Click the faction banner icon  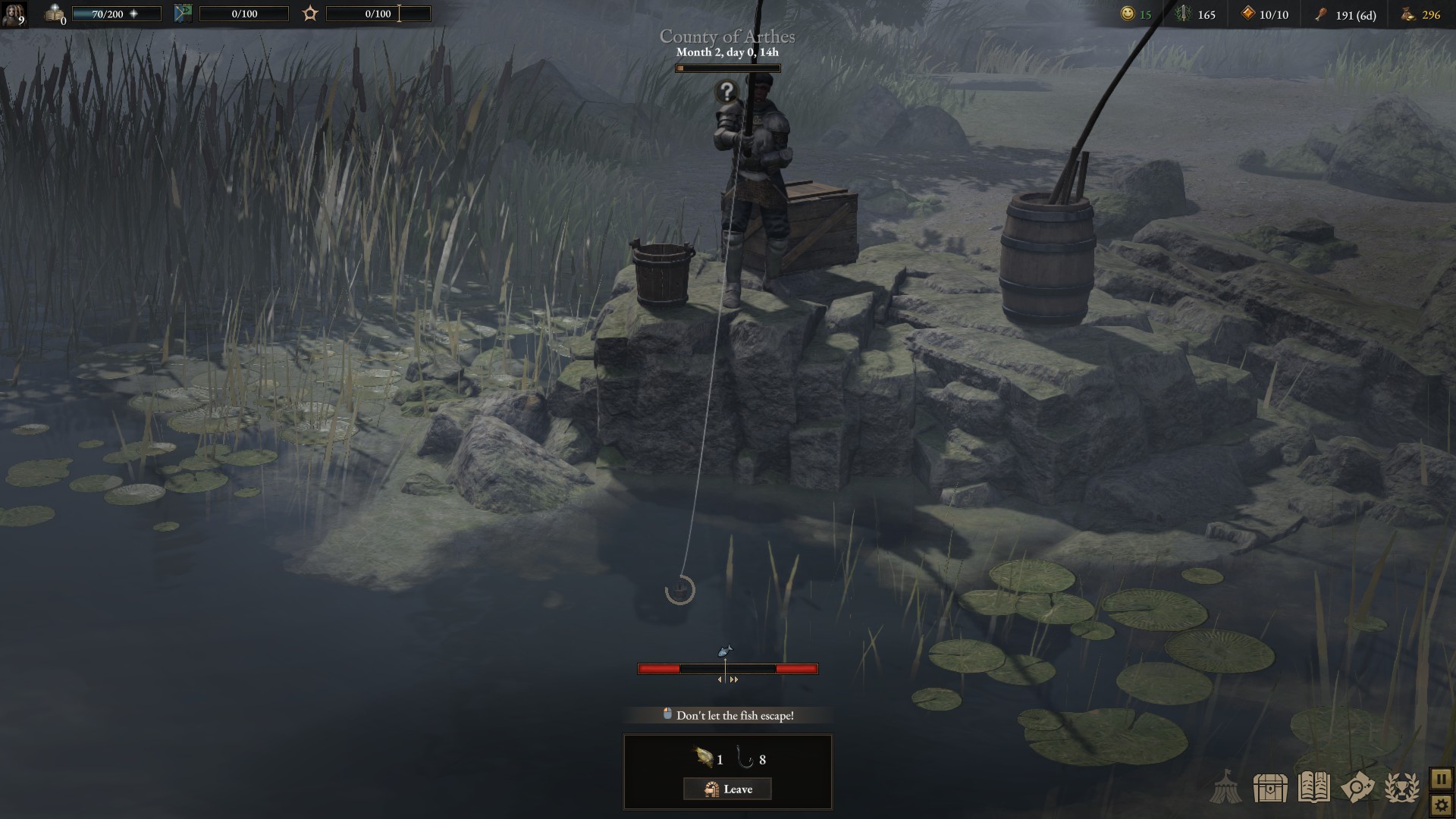[x=183, y=14]
